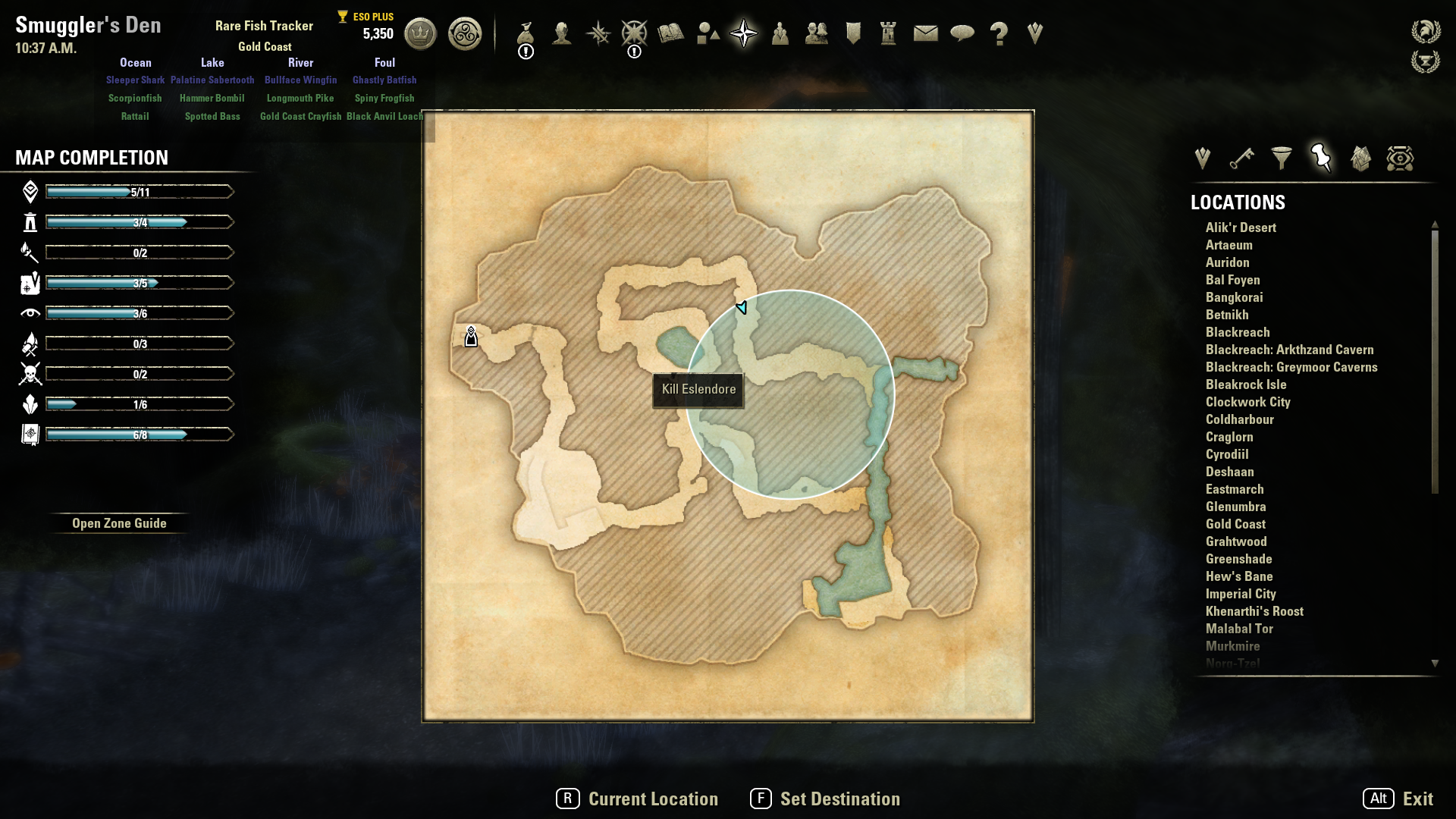Open the help question mark menu
The image size is (1456, 819).
point(999,33)
